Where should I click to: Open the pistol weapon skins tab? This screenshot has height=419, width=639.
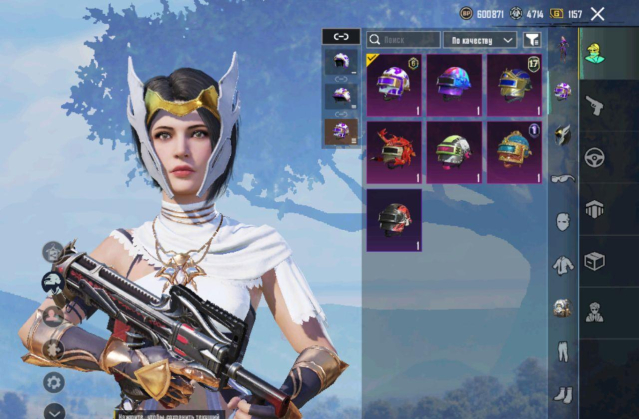pos(592,105)
